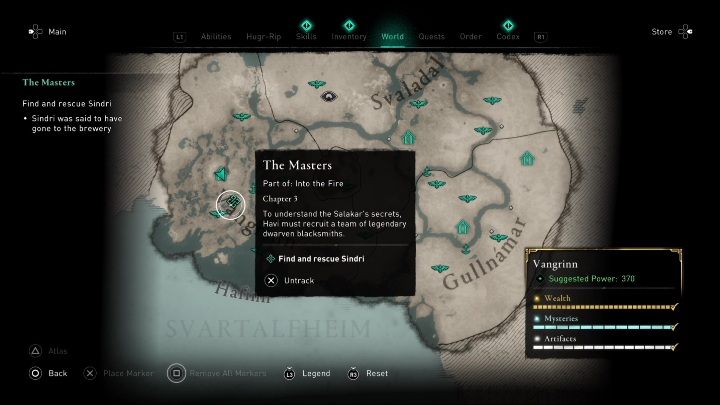Select the World tab

[393, 36]
